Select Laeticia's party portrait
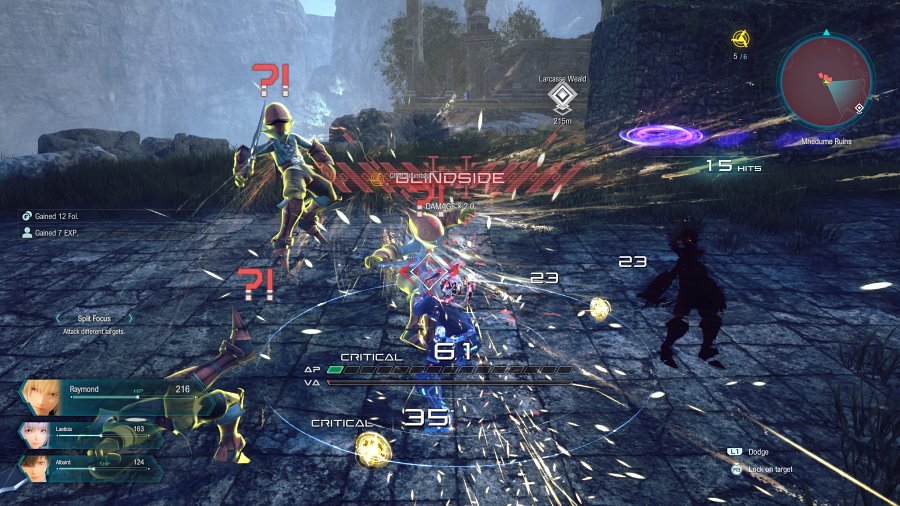The width and height of the screenshot is (900, 506). point(37,434)
